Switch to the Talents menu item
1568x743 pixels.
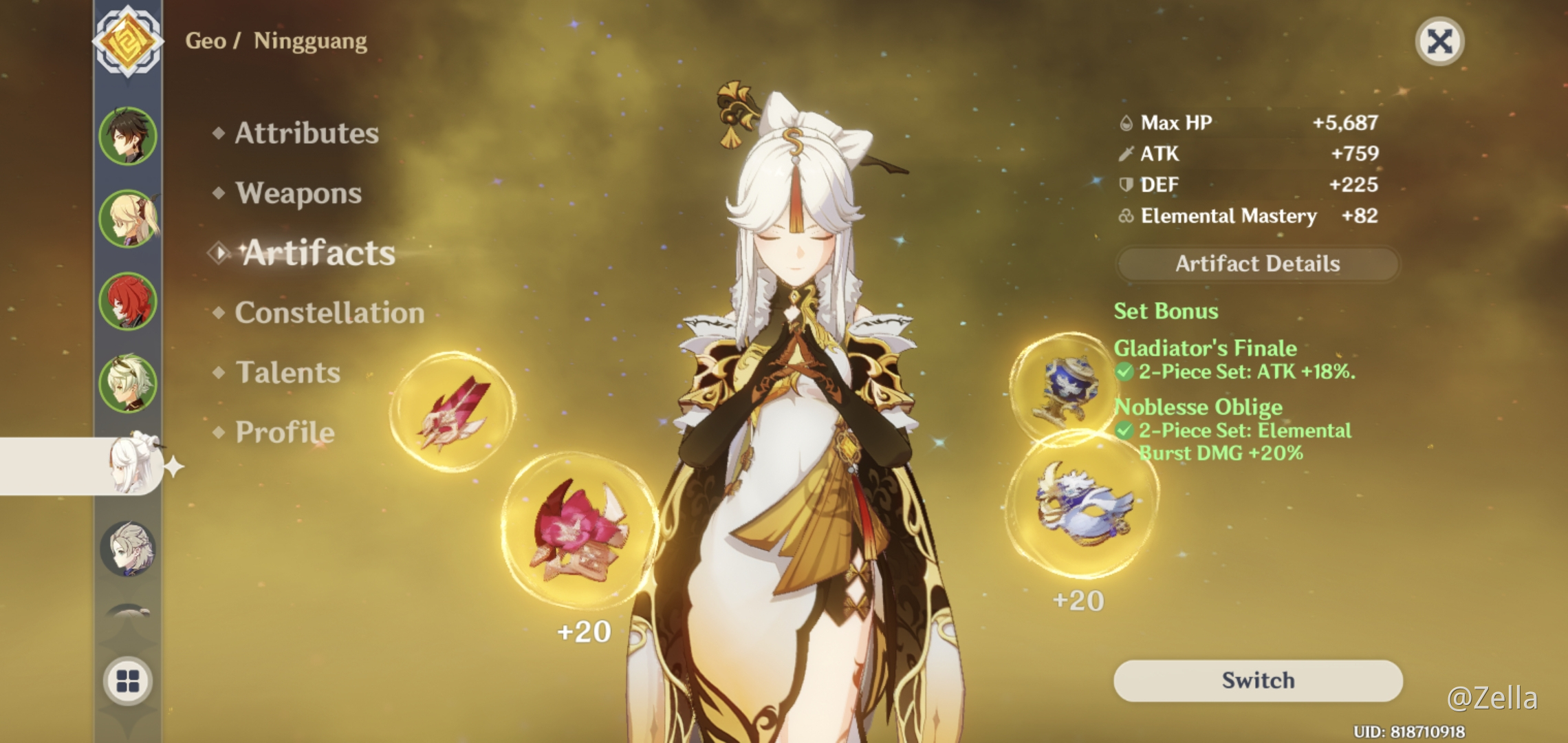click(289, 373)
